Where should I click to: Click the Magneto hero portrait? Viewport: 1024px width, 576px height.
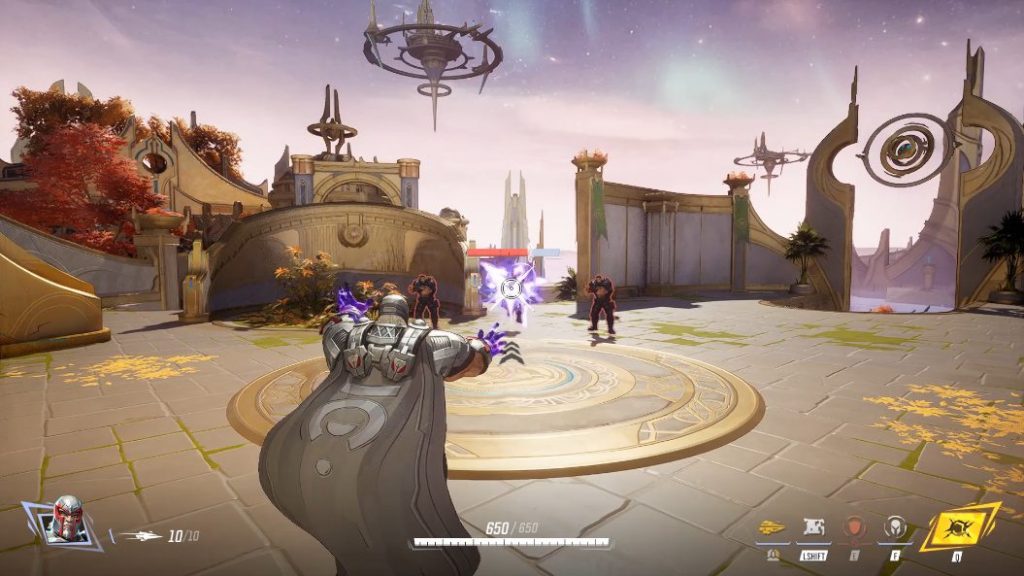[x=68, y=520]
